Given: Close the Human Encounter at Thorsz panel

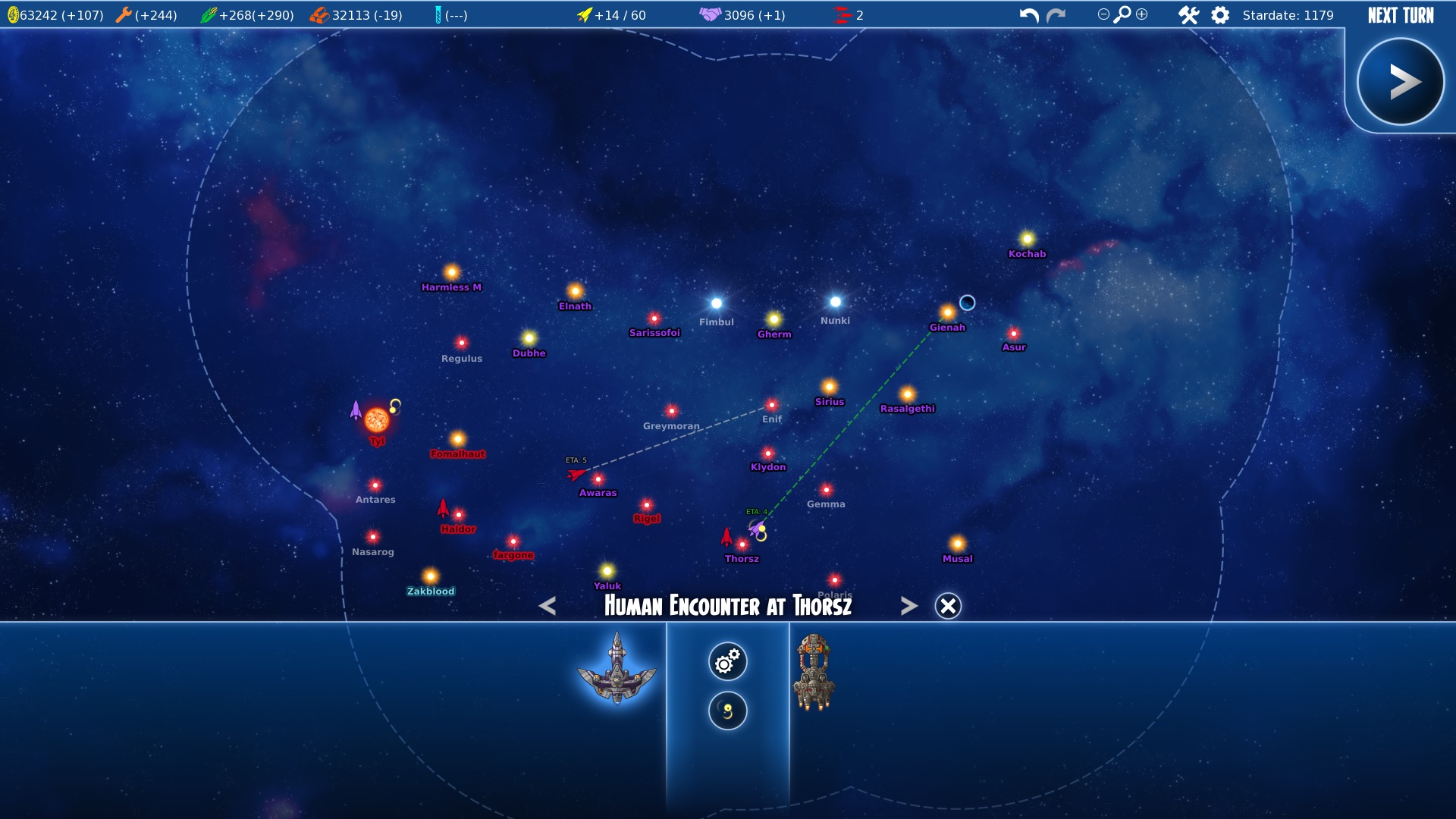Looking at the screenshot, I should tap(948, 606).
